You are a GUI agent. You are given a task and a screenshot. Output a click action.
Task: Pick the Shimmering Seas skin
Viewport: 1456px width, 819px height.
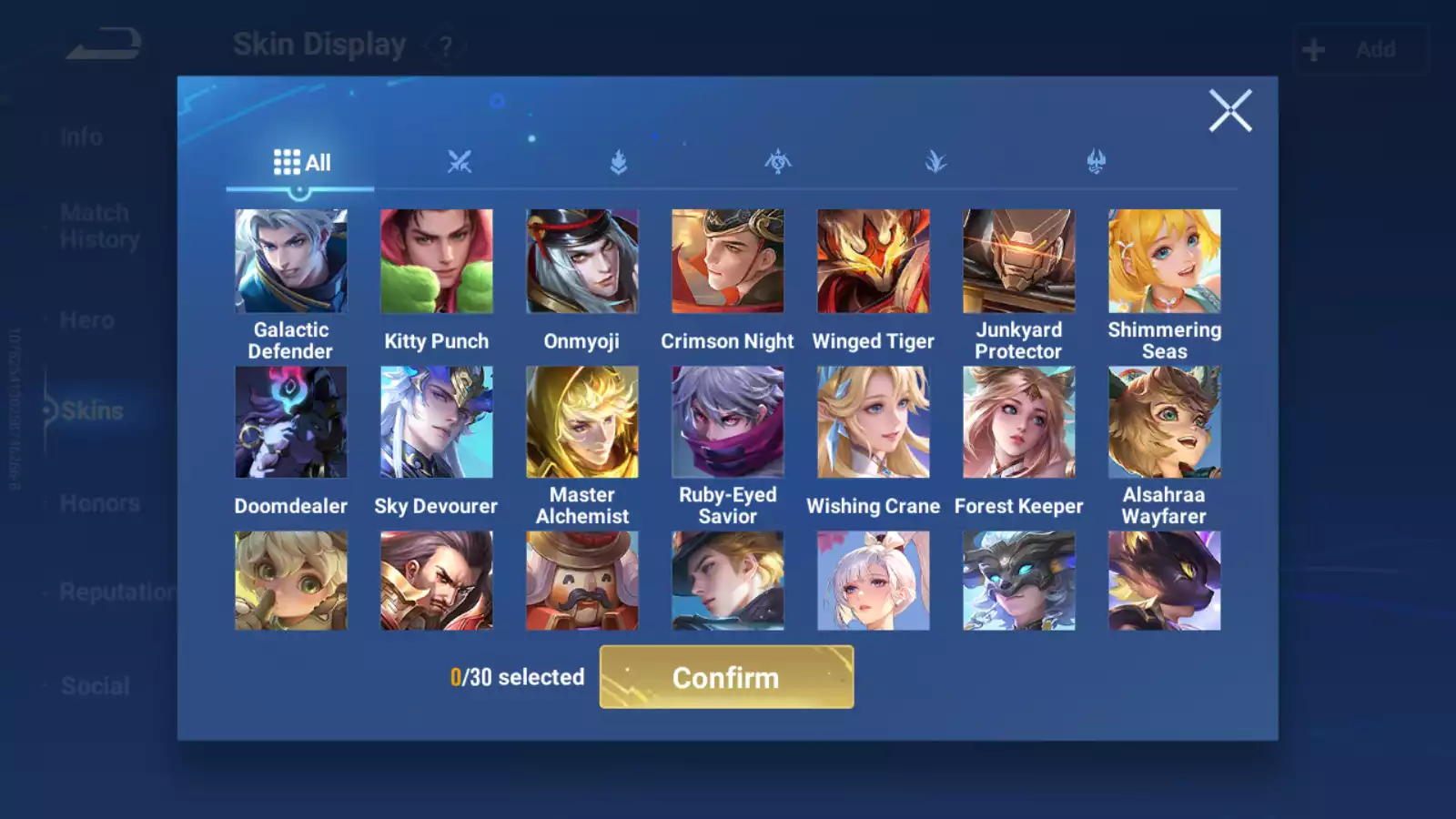1165,261
